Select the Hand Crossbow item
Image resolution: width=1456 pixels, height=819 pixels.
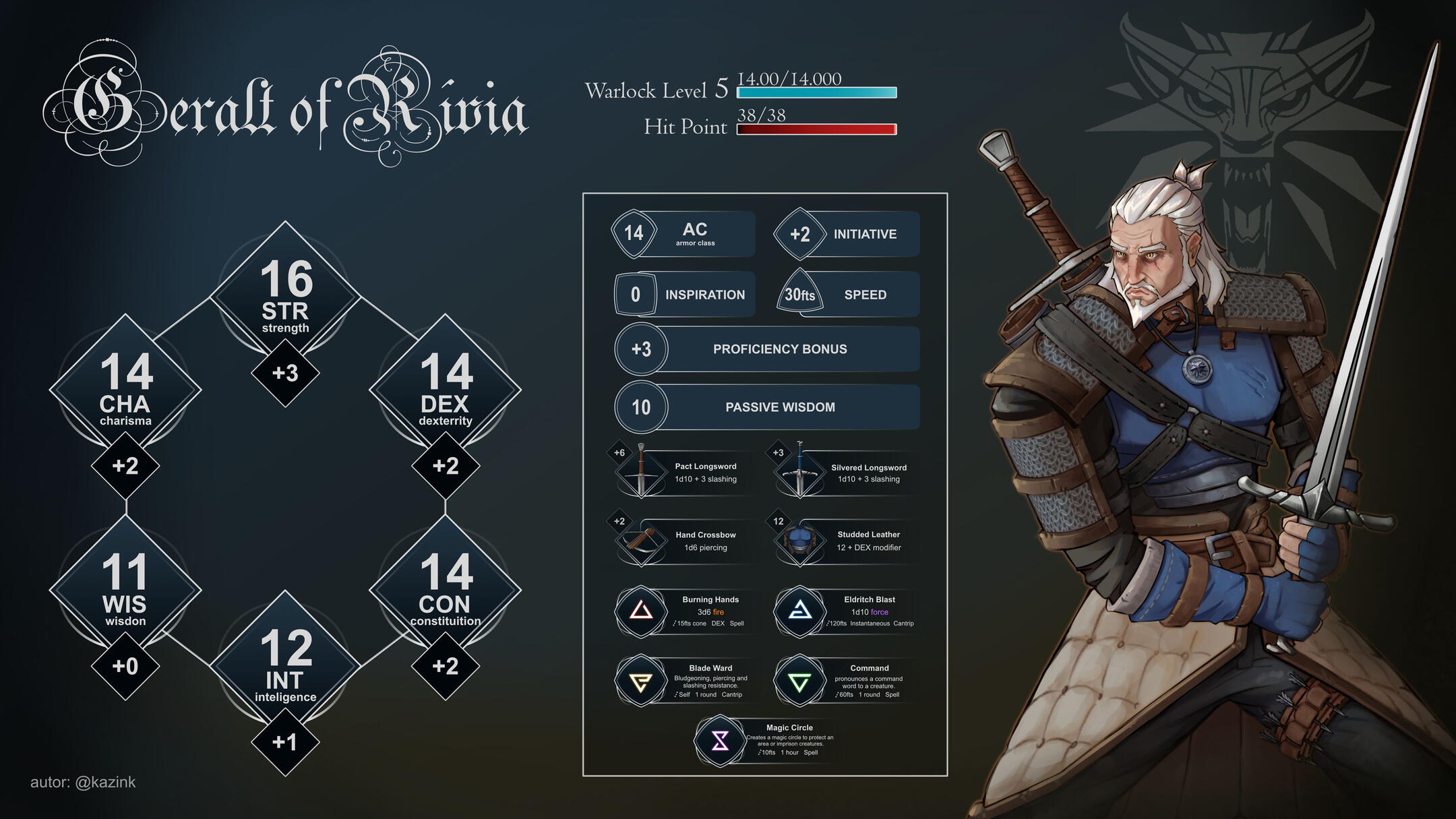coord(688,541)
